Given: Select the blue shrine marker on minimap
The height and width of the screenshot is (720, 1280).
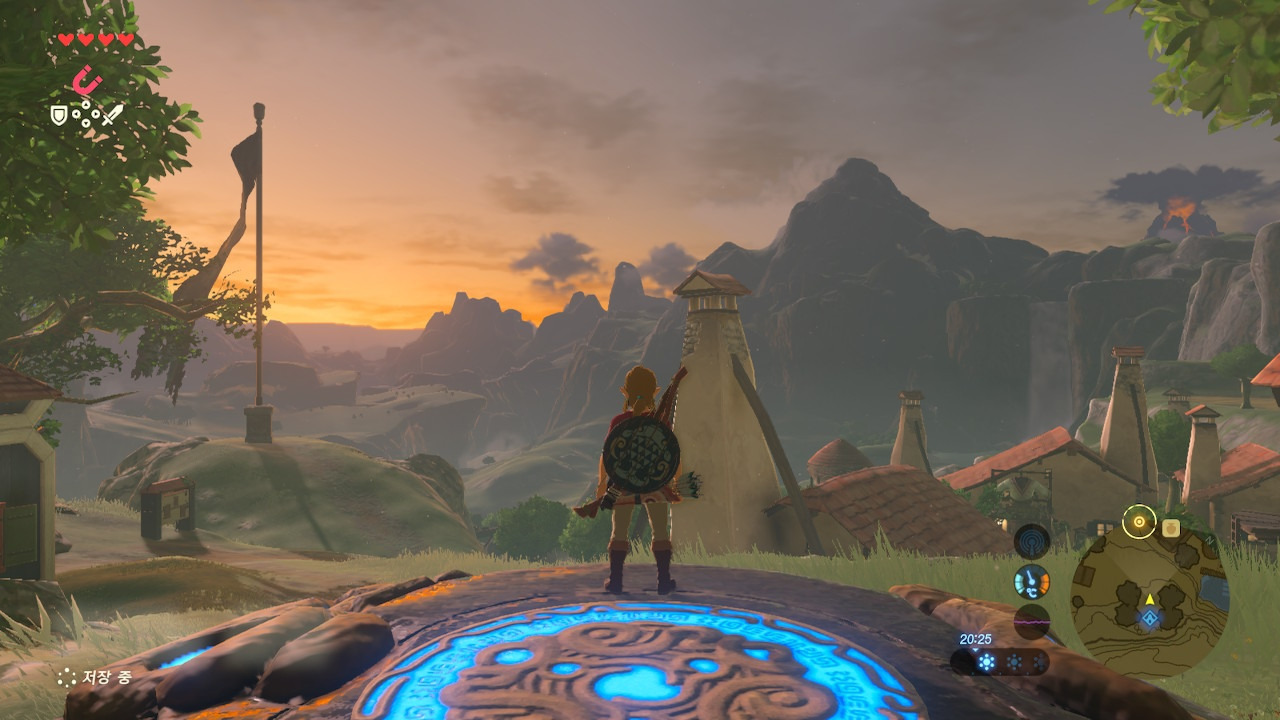Looking at the screenshot, I should pyautogui.click(x=1150, y=619).
